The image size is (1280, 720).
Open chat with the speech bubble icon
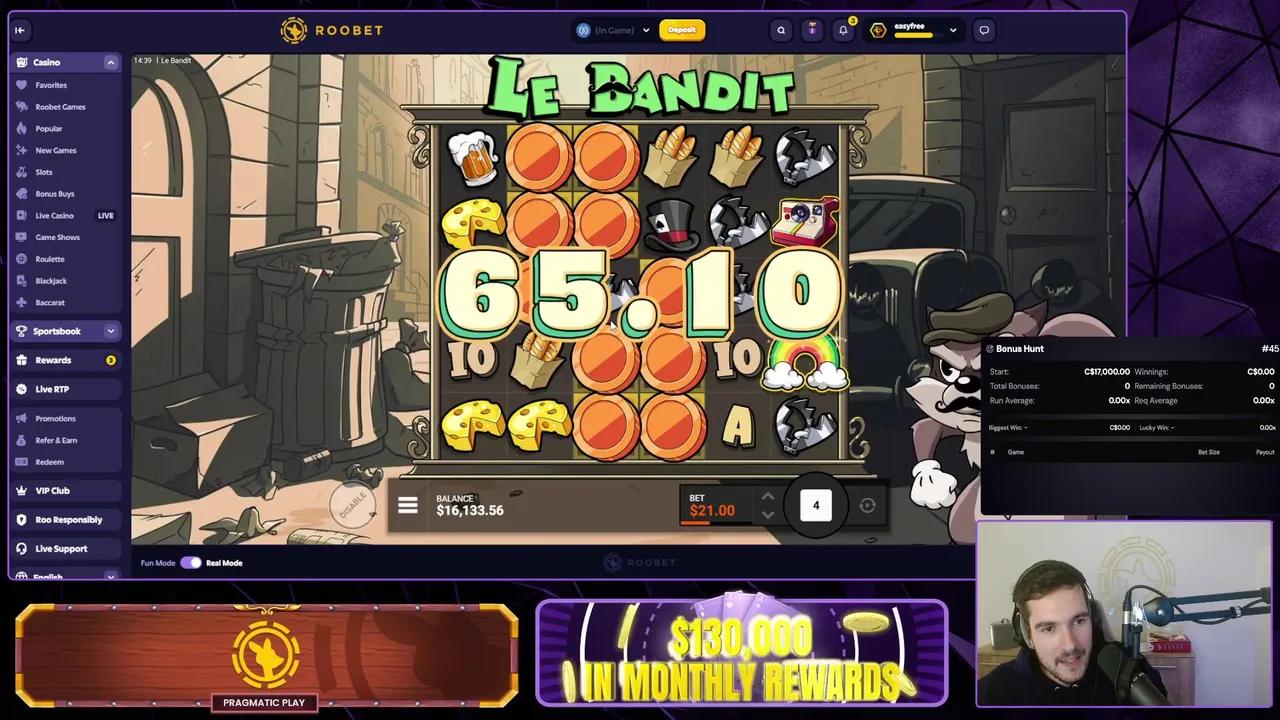pos(984,30)
